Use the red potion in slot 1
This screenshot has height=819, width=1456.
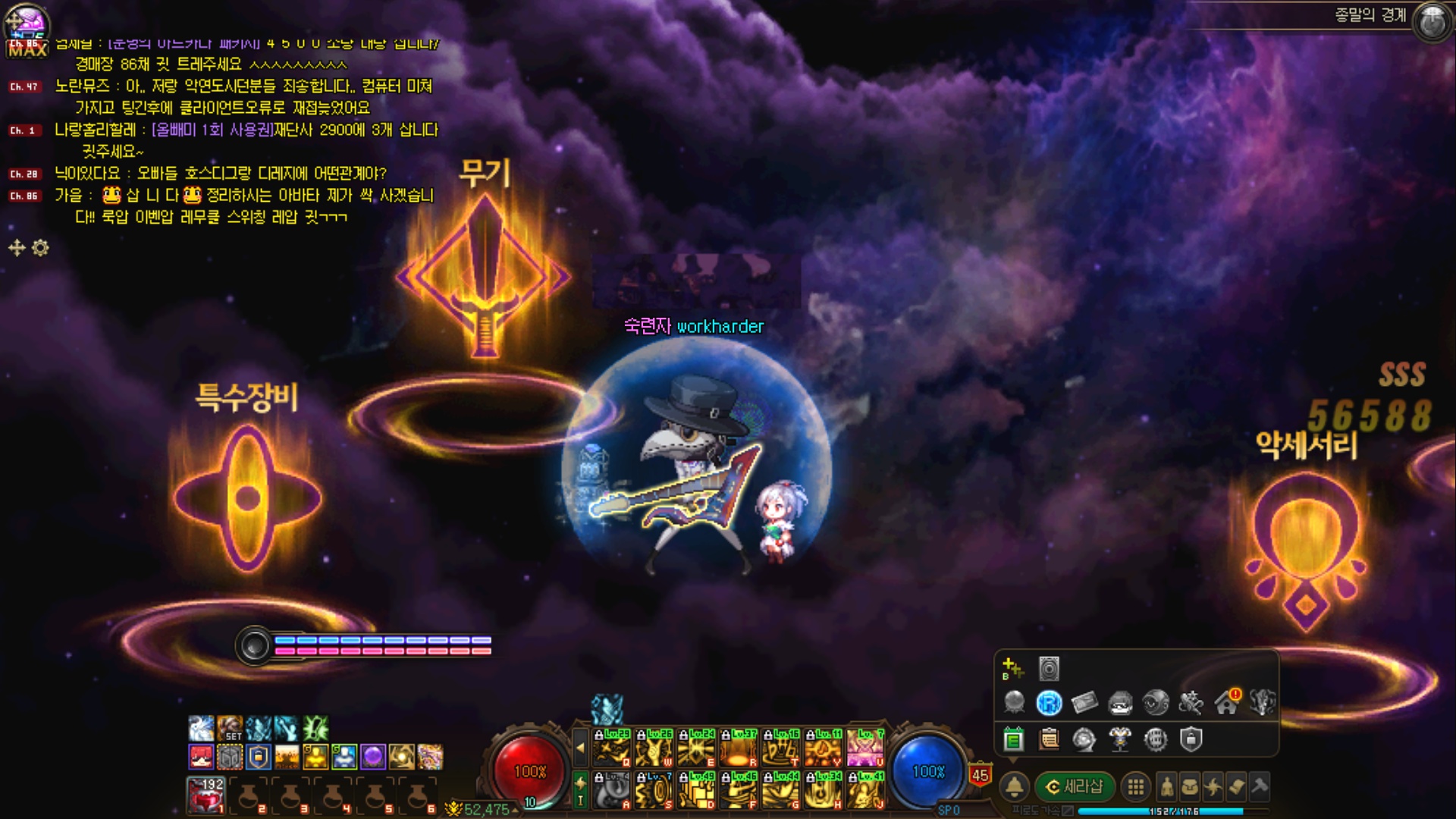click(x=206, y=795)
